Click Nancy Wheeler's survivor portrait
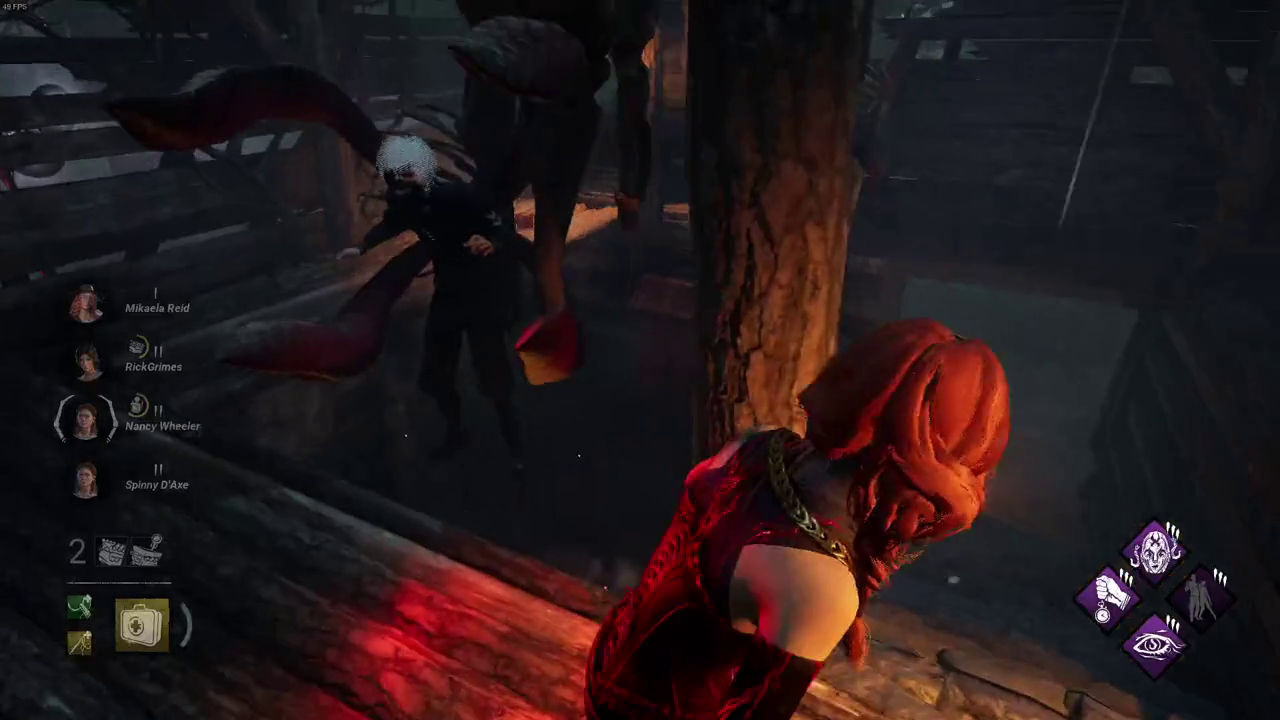This screenshot has width=1280, height=720. point(85,420)
